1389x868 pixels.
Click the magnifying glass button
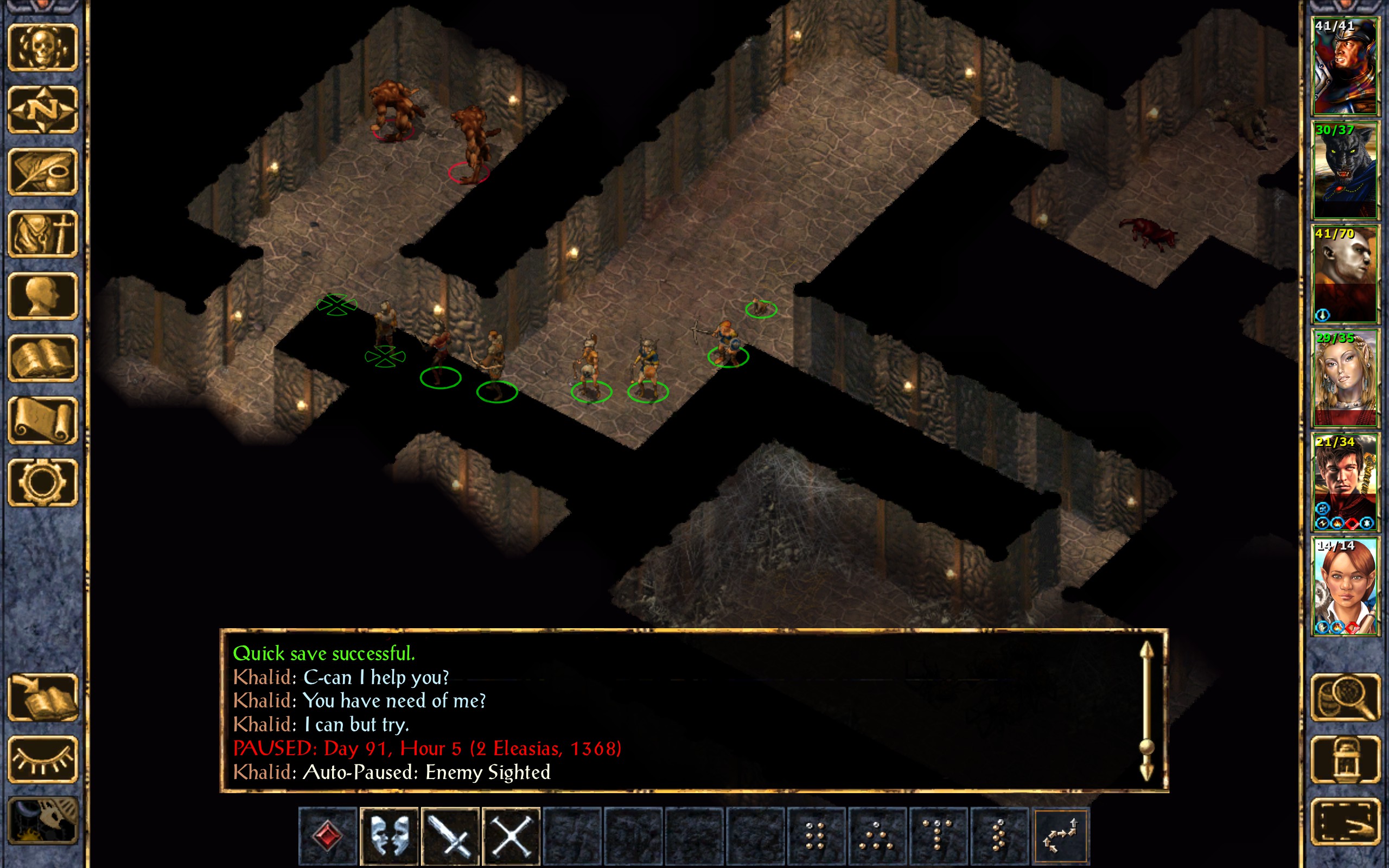point(1345,697)
